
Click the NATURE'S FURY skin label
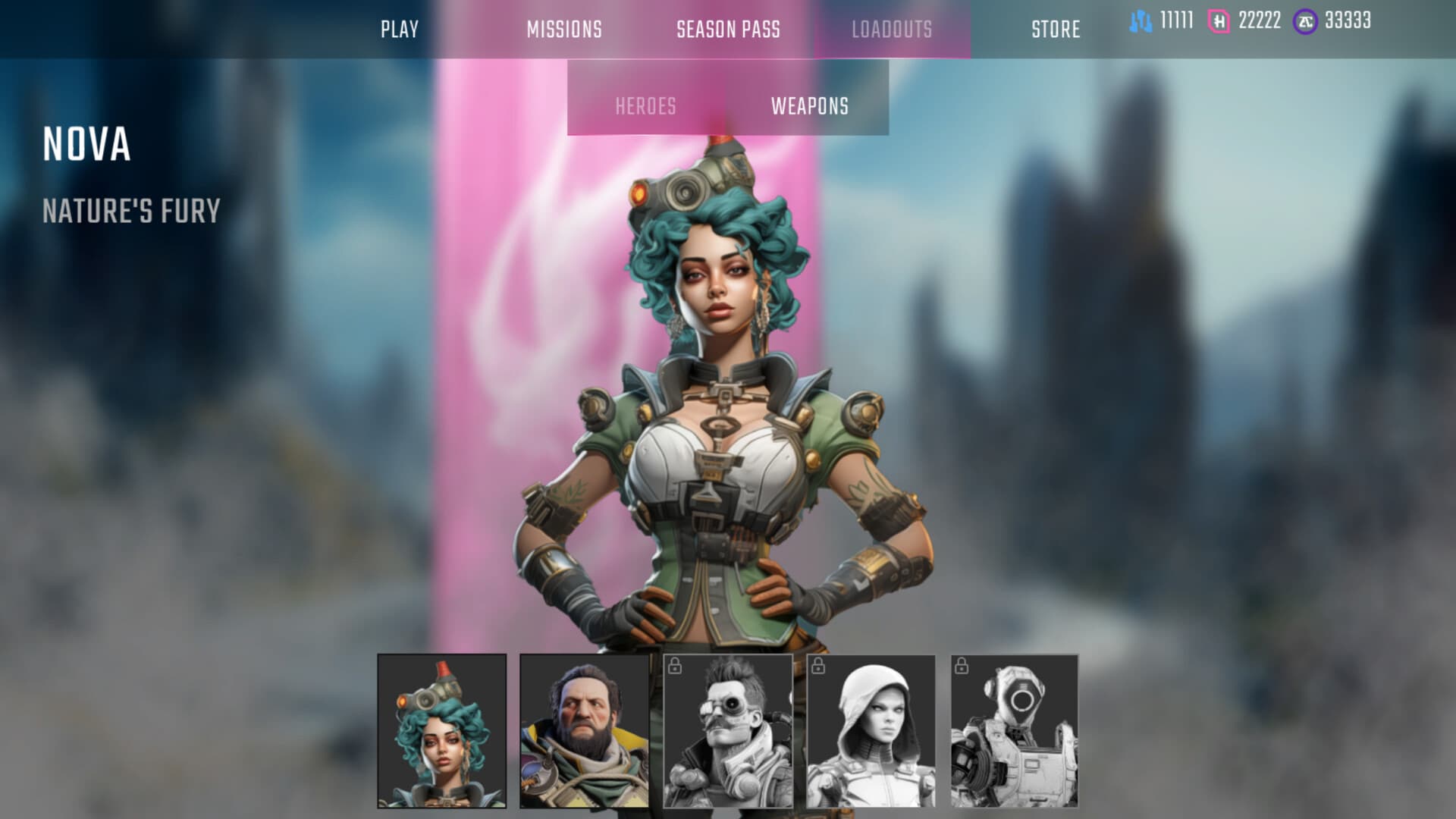[130, 212]
